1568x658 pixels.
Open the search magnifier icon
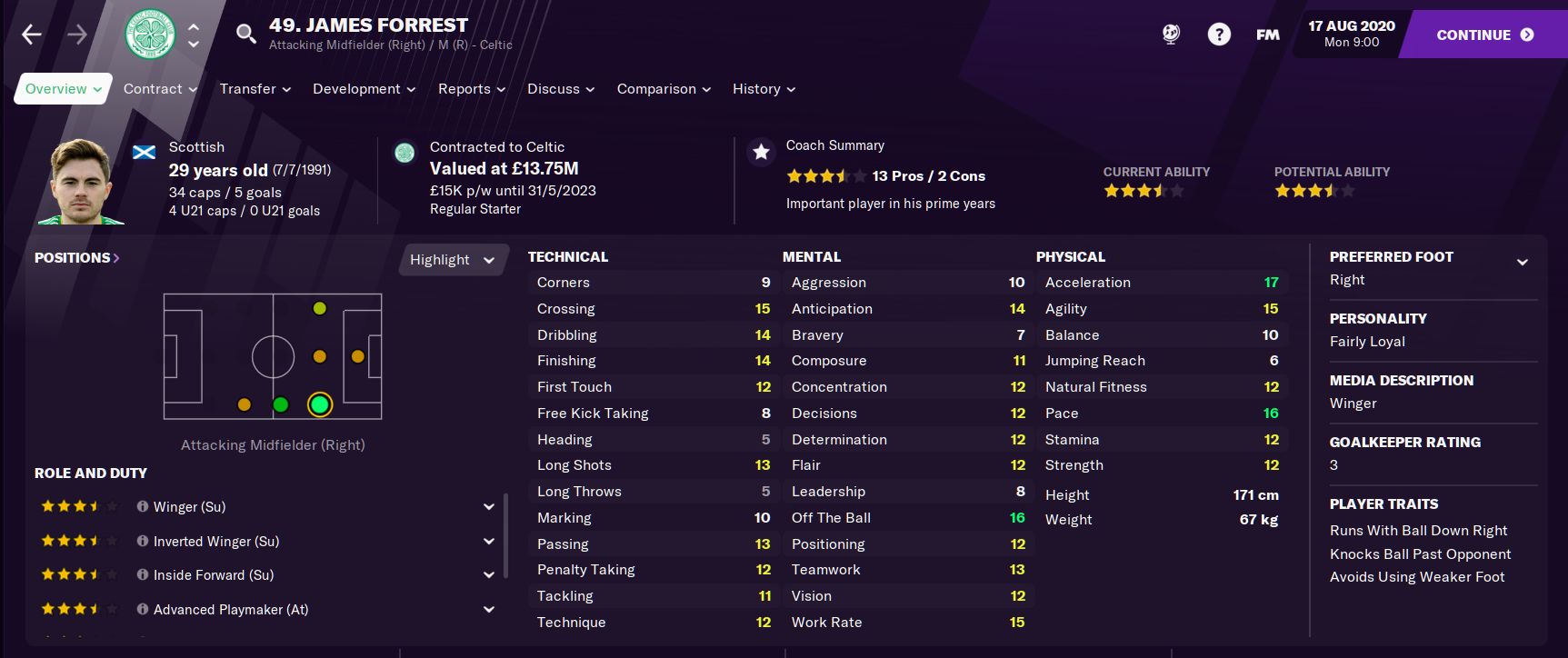pyautogui.click(x=245, y=35)
